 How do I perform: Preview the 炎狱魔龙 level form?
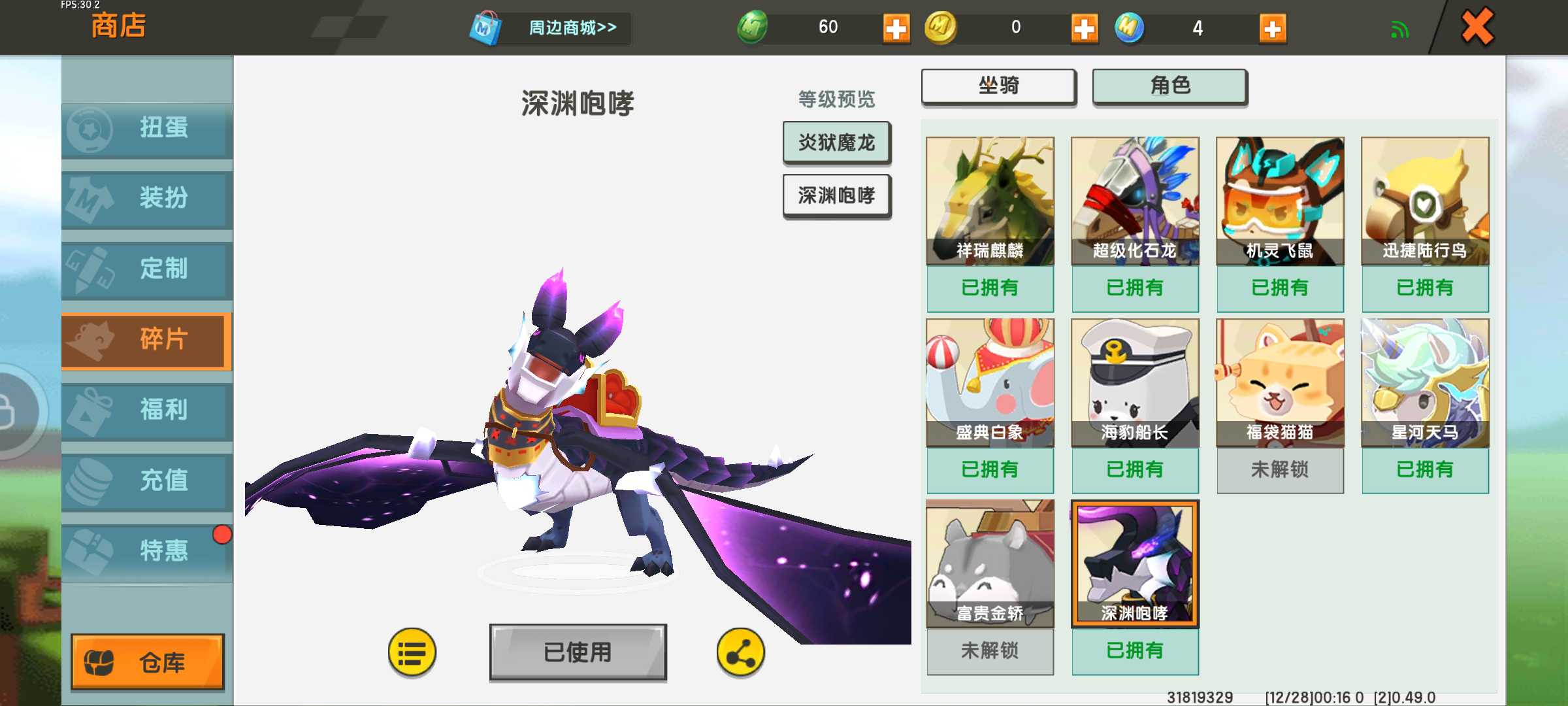click(836, 143)
